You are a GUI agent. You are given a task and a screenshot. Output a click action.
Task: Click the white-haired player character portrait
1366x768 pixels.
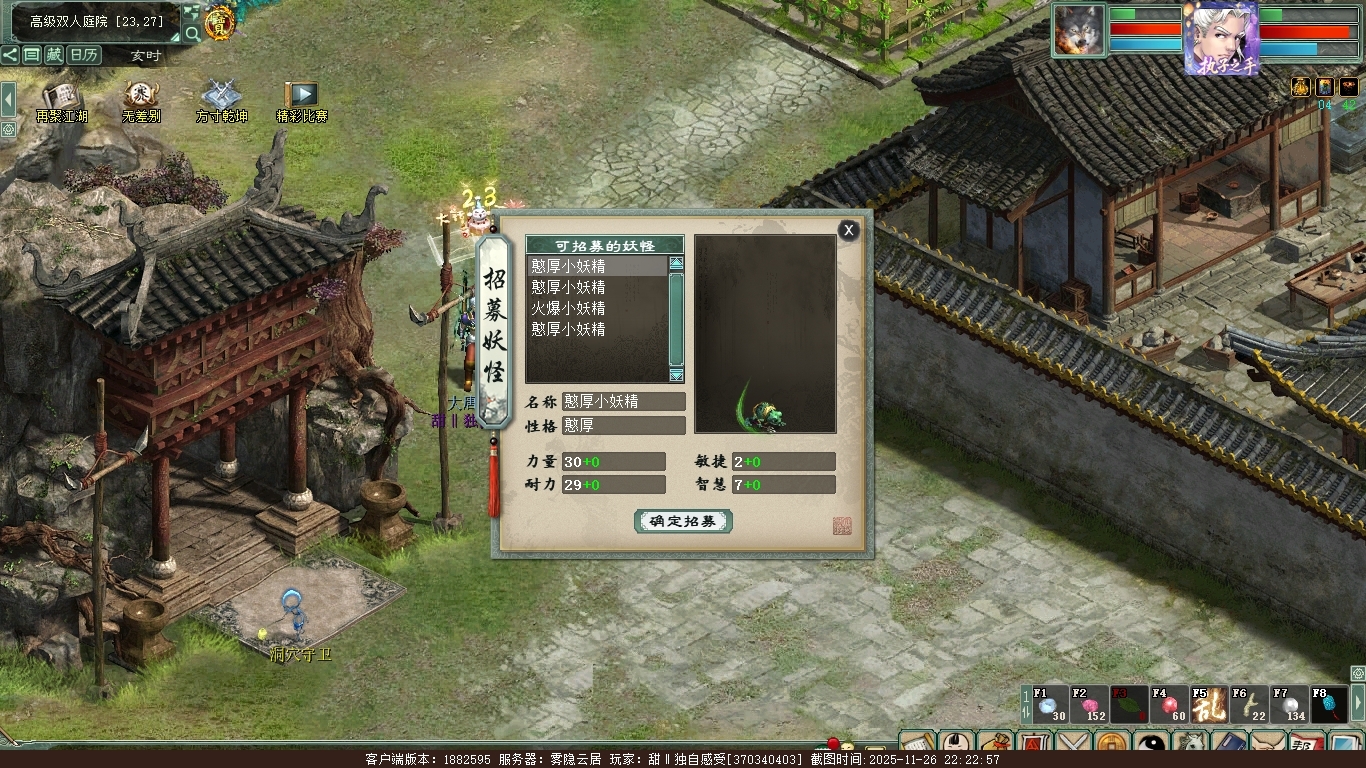click(1220, 38)
